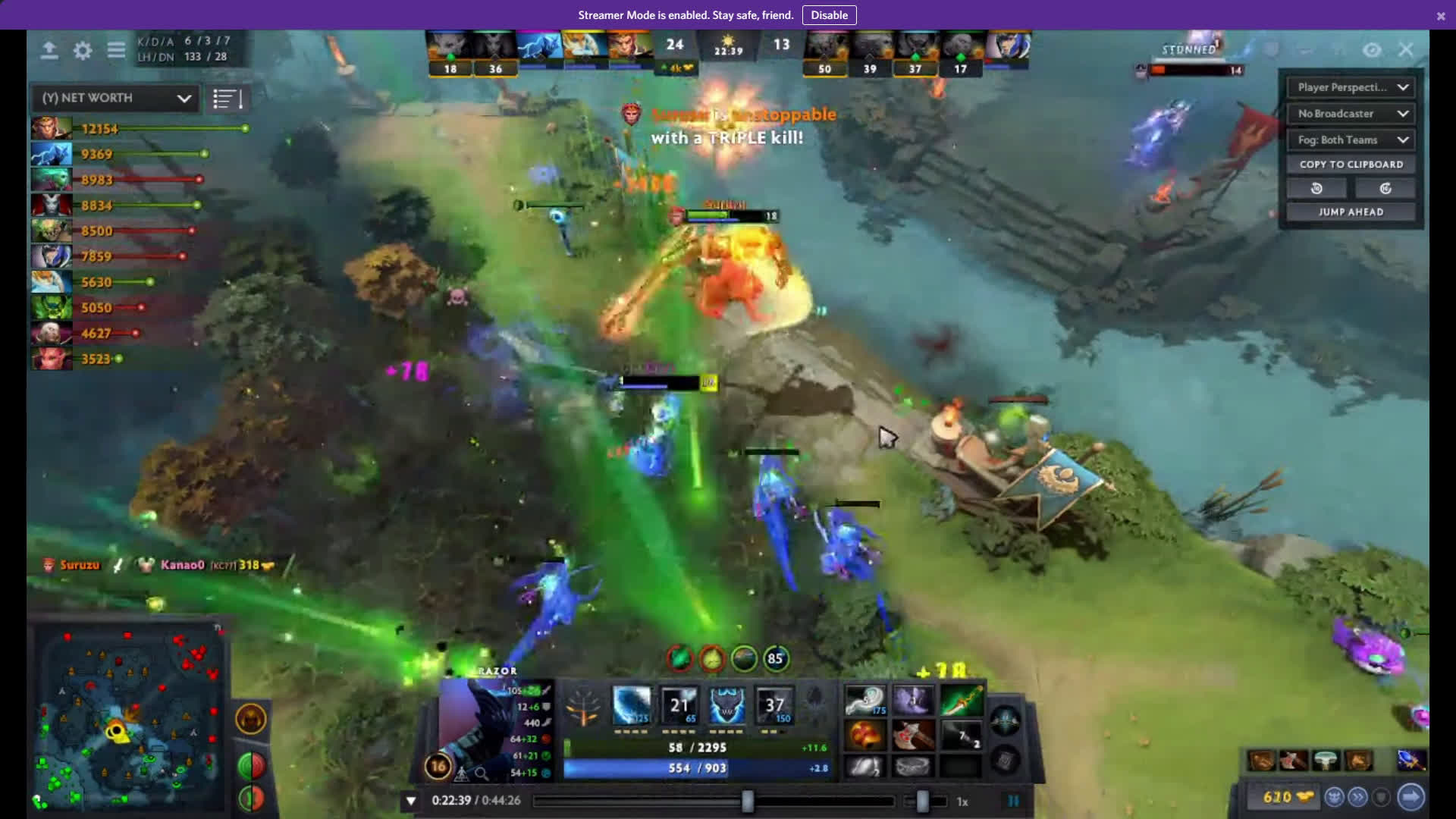This screenshot has width=1456, height=819.
Task: Open the settings gear icon
Action: click(x=83, y=51)
